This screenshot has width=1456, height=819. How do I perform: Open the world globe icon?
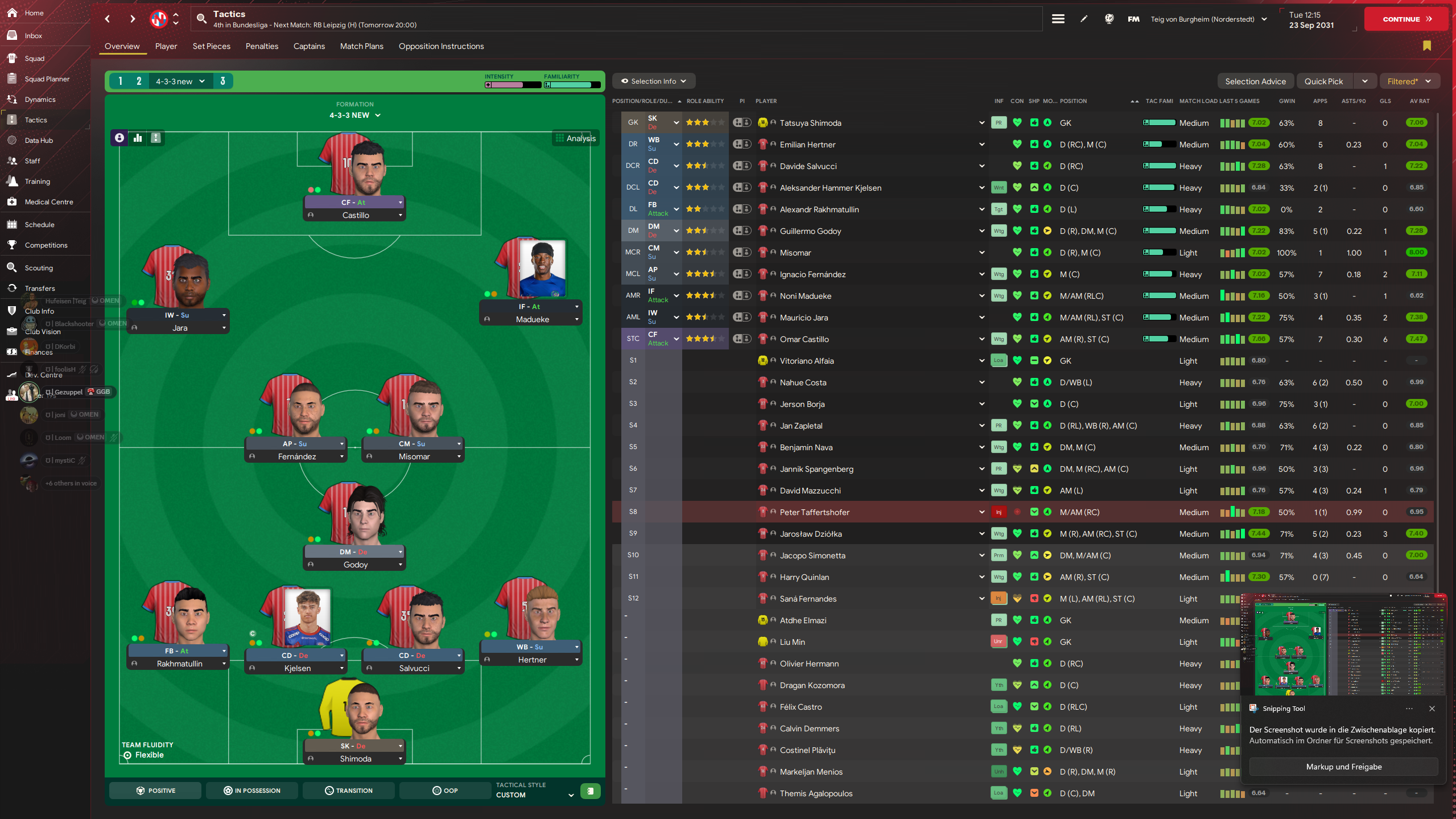click(x=1108, y=18)
